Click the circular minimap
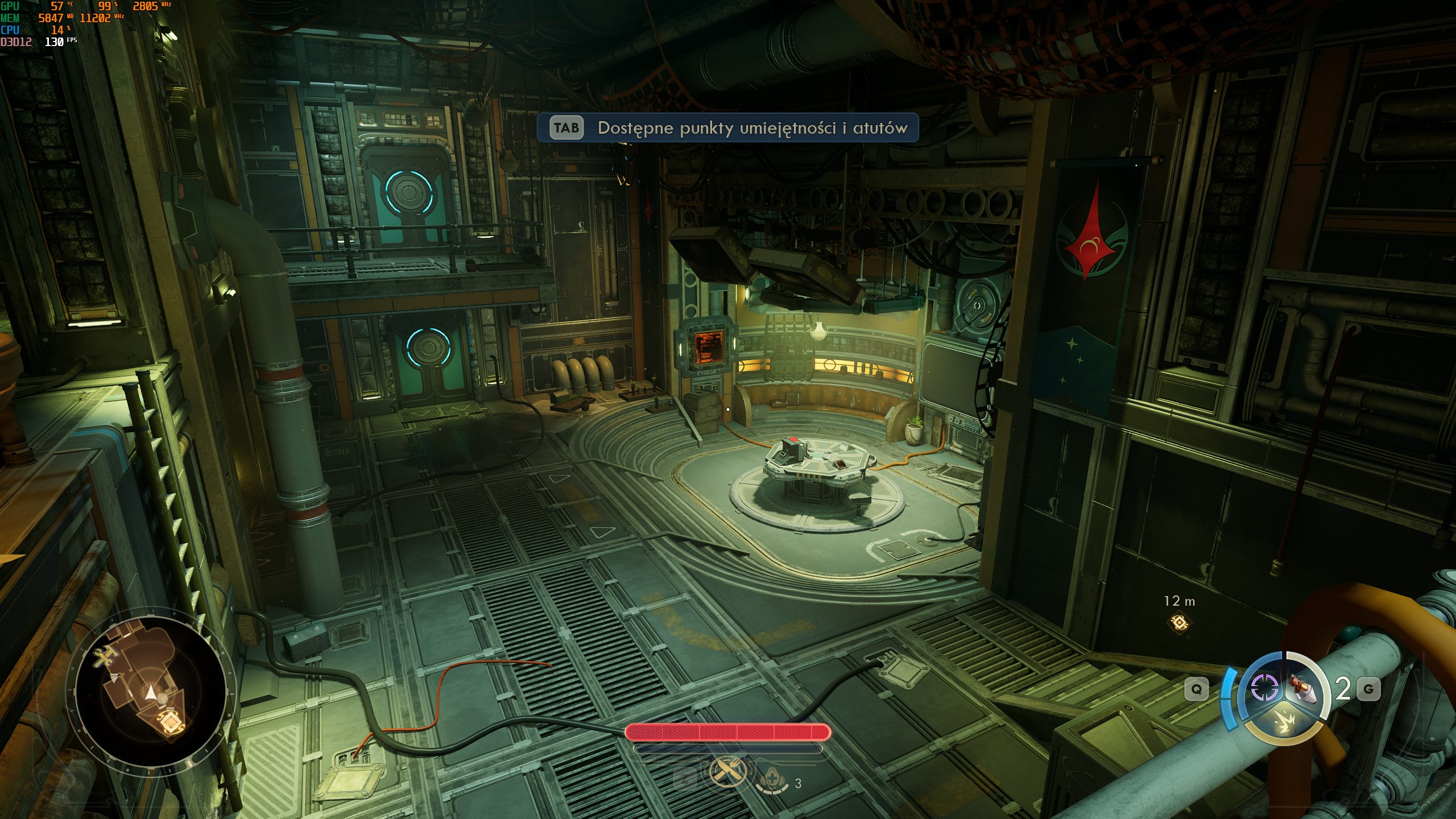The width and height of the screenshot is (1456, 819). 150,690
